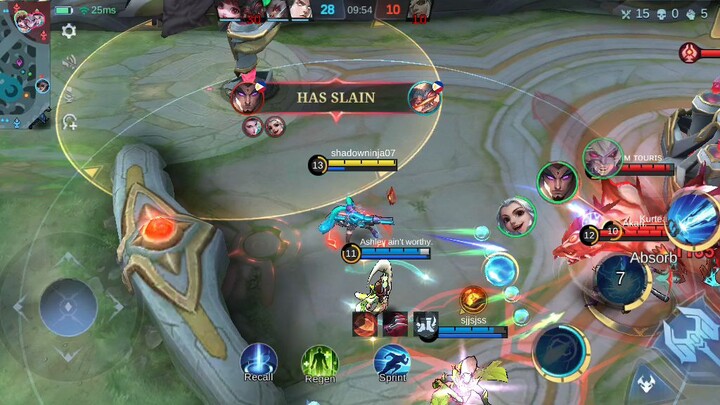
Task: Activate the Recall spell
Action: (258, 361)
